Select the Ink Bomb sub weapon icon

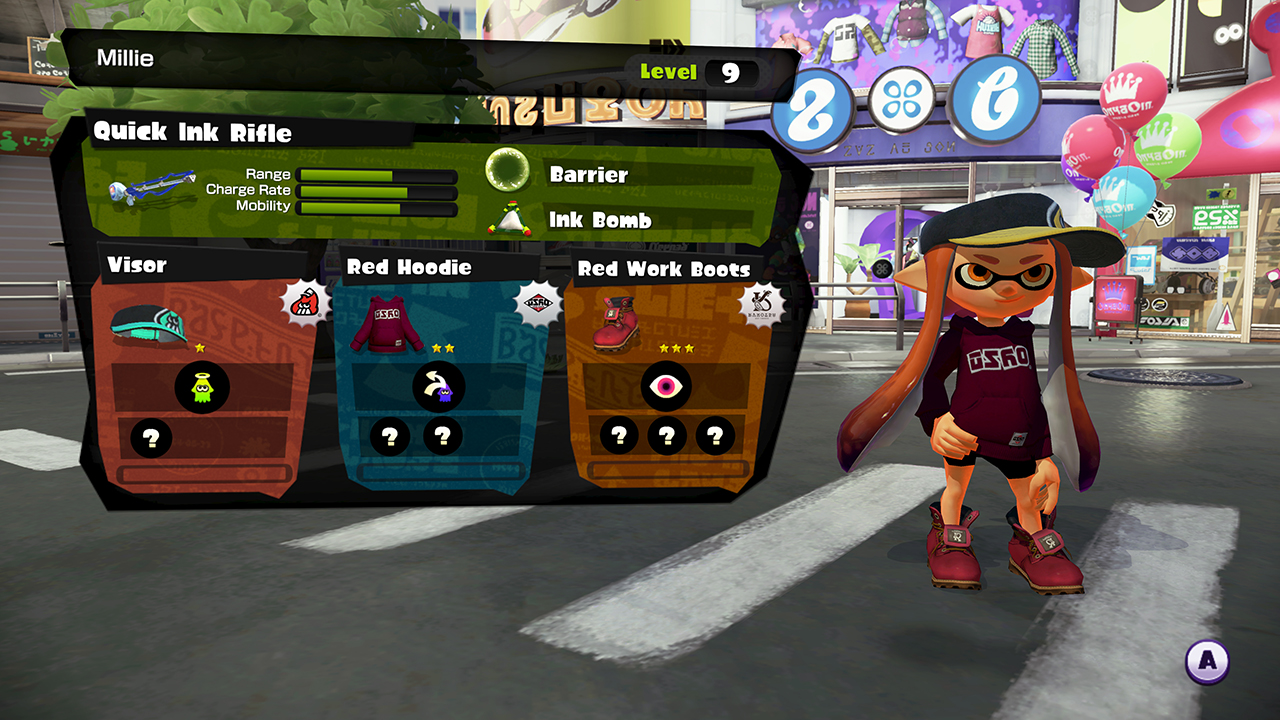tap(510, 217)
